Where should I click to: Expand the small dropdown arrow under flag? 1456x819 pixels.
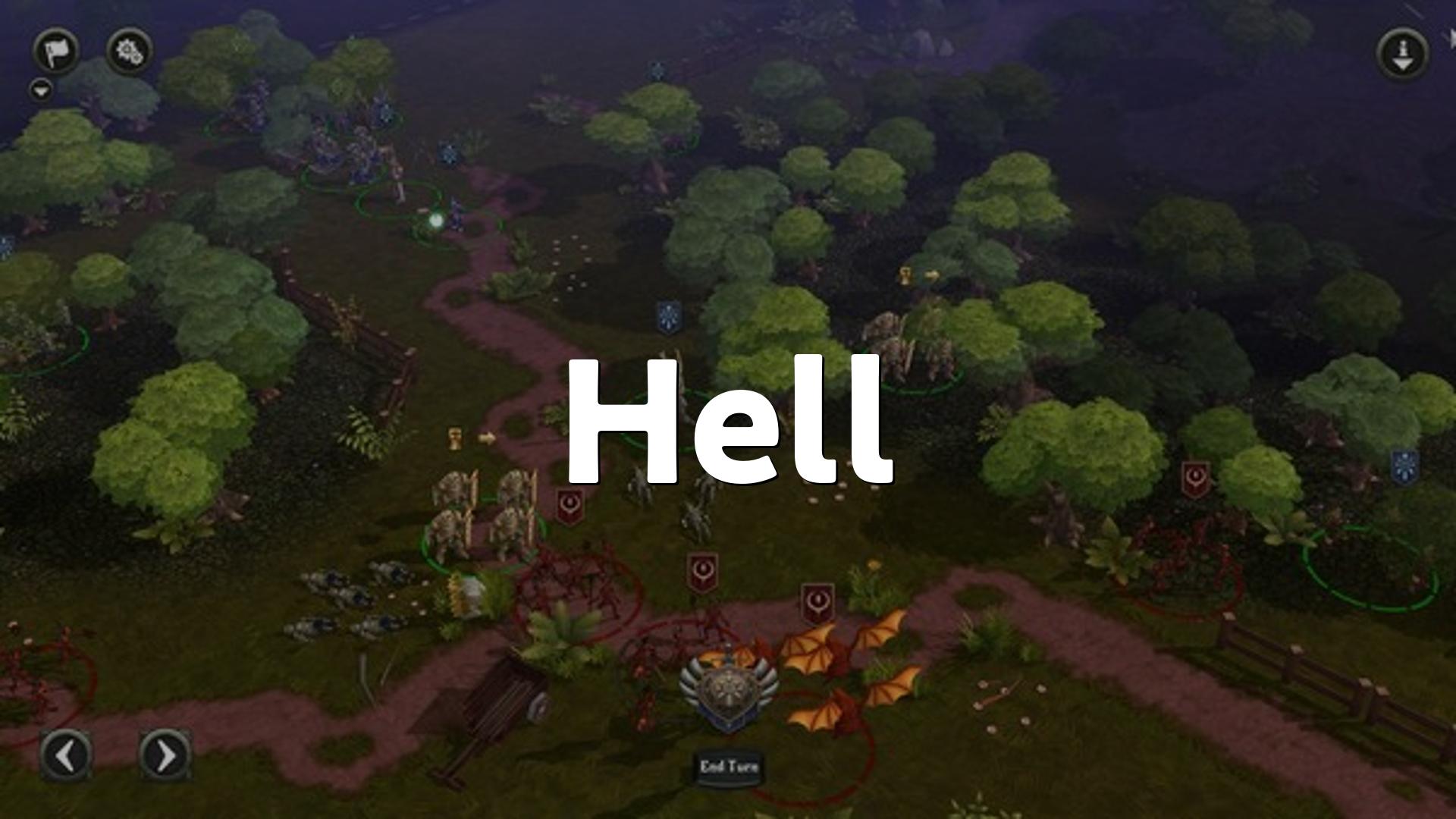click(42, 91)
